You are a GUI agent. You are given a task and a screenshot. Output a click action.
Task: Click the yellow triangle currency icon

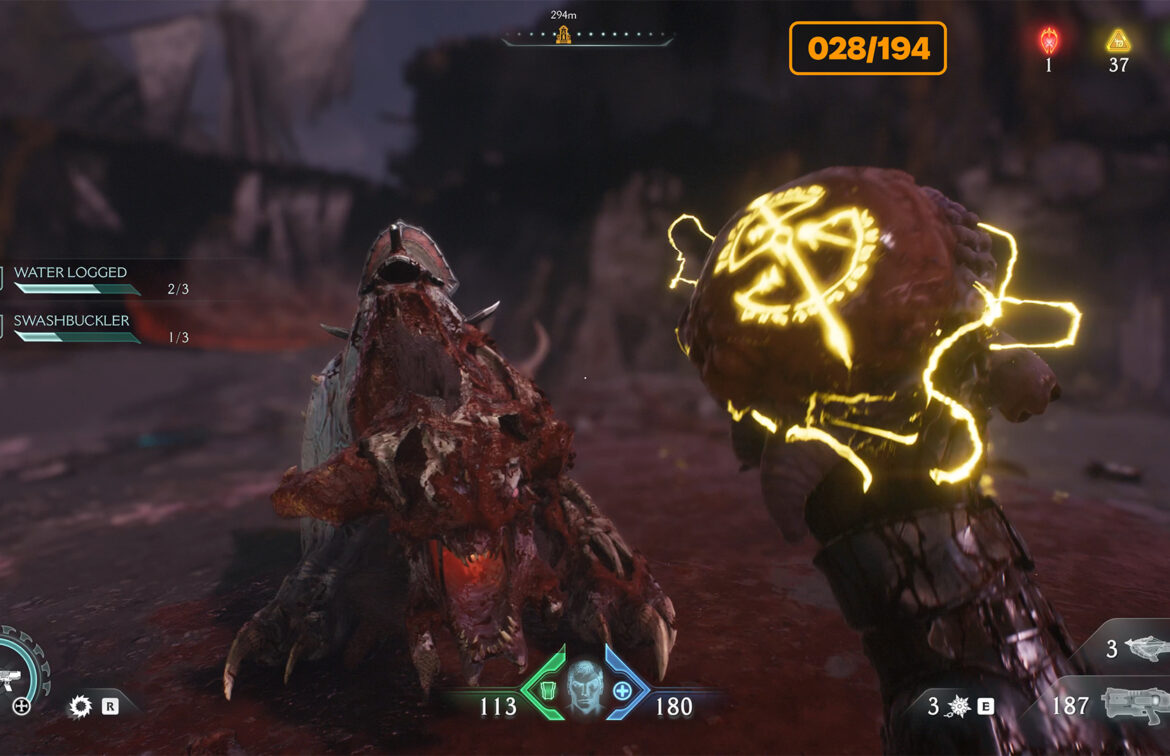[1118, 41]
